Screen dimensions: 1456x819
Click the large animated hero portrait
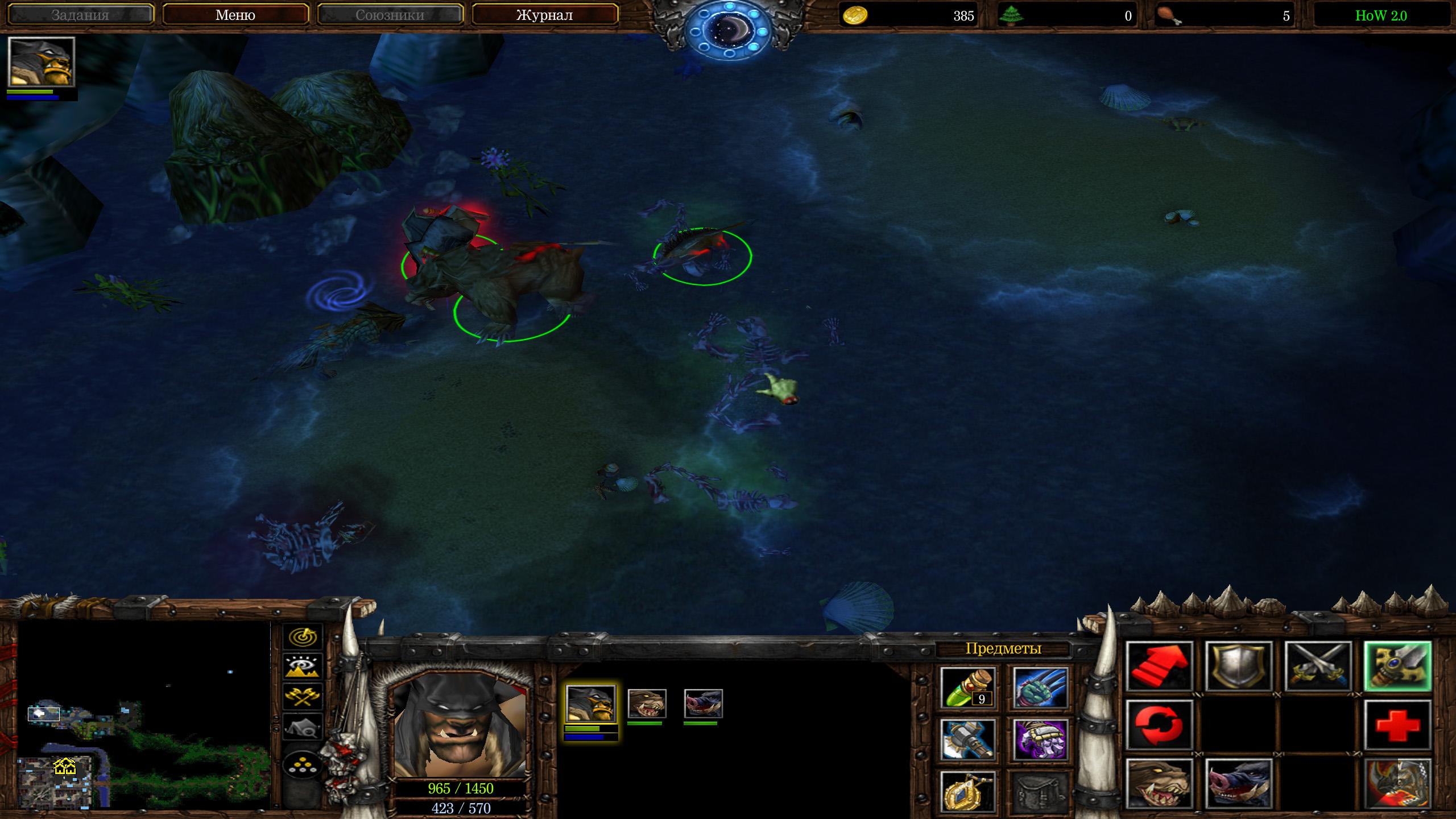tap(460, 723)
